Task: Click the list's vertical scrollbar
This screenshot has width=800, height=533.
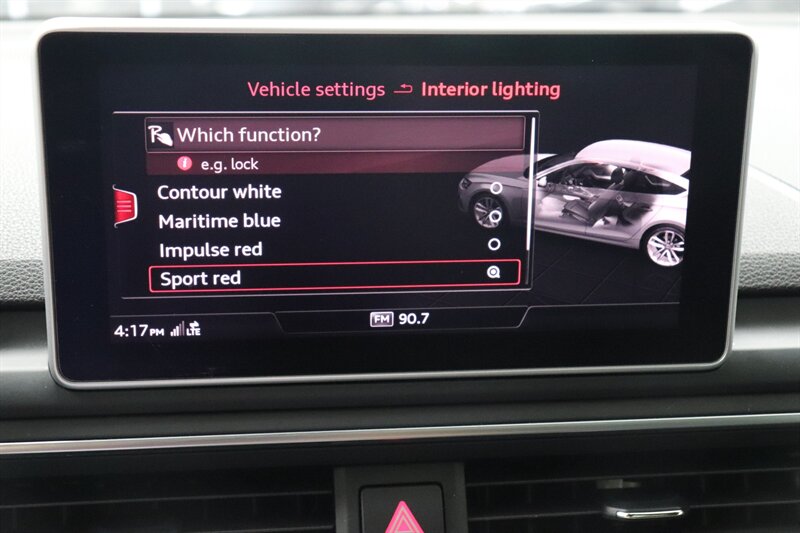Action: (x=532, y=190)
